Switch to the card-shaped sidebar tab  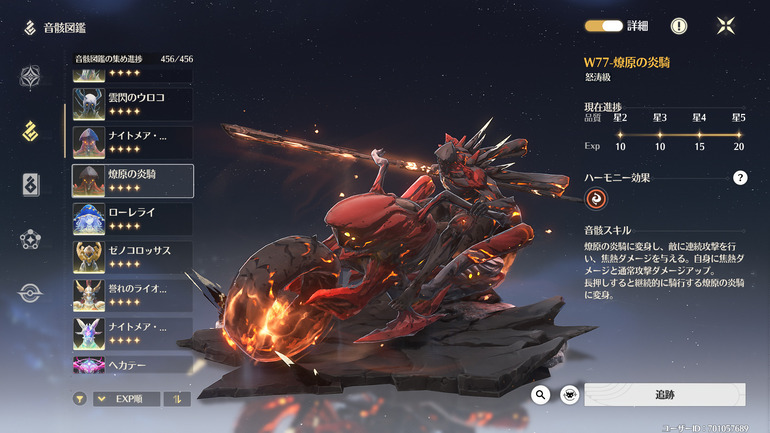(x=31, y=184)
